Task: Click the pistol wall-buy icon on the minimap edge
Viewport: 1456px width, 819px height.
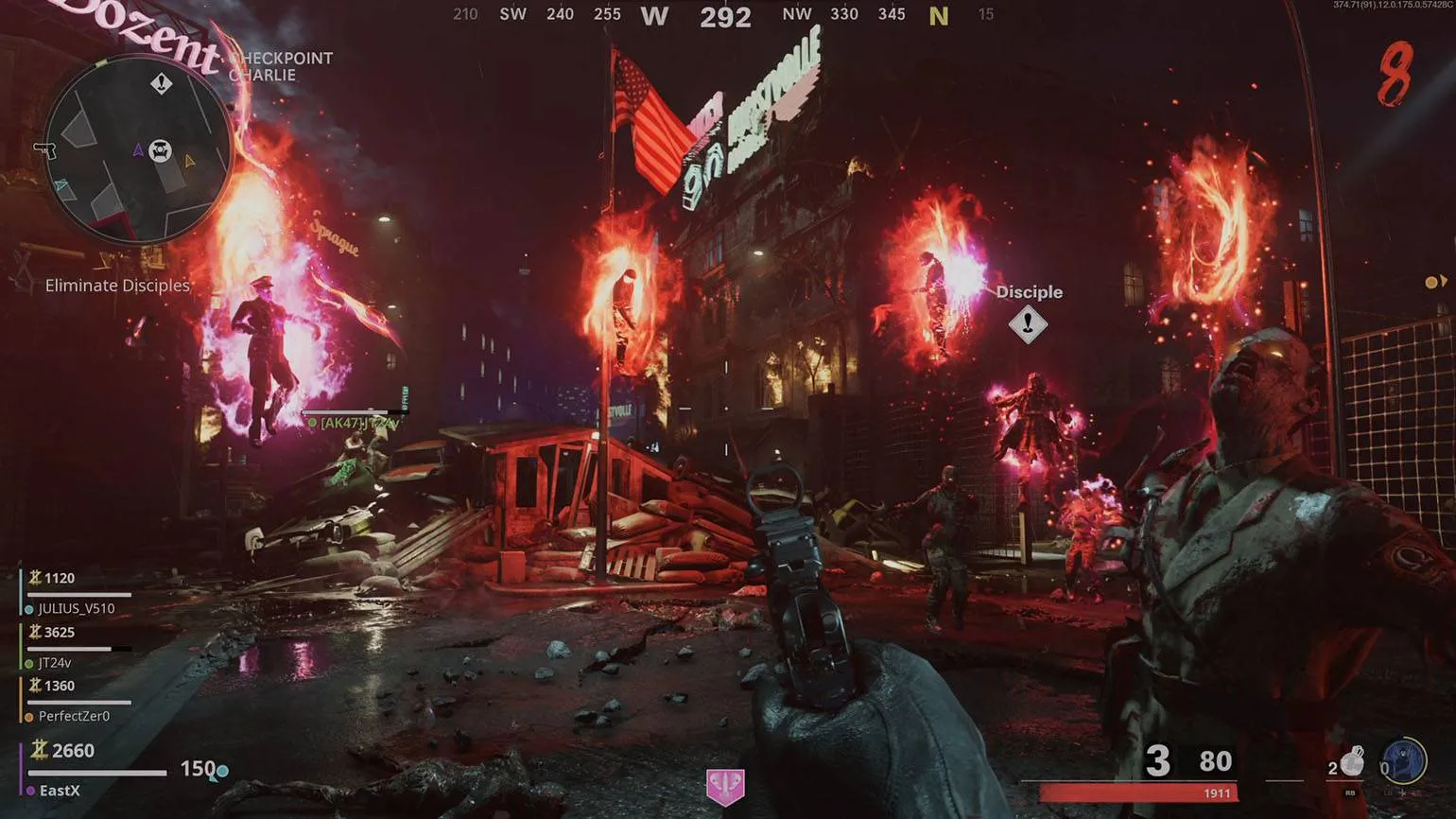Action: (x=44, y=149)
